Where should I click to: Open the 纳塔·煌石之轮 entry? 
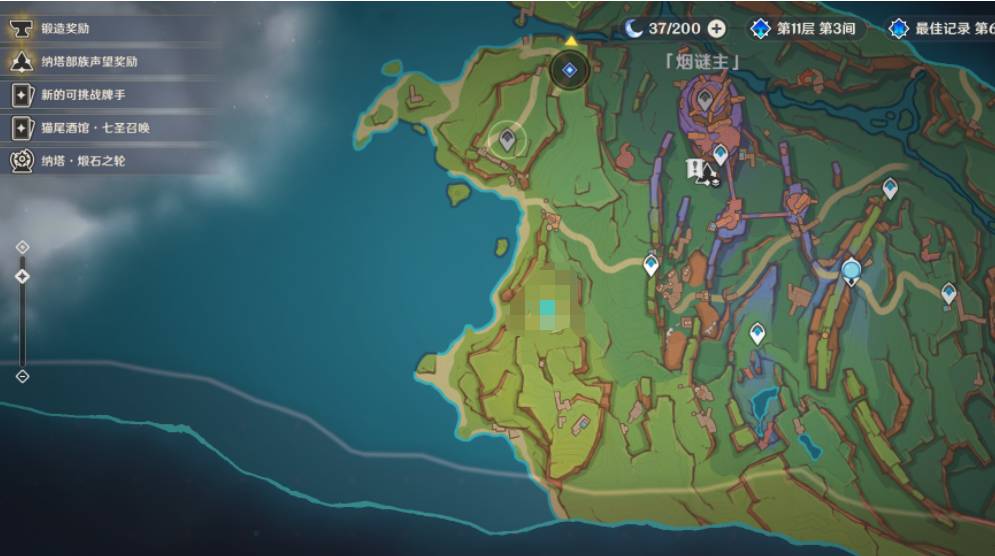coord(80,160)
